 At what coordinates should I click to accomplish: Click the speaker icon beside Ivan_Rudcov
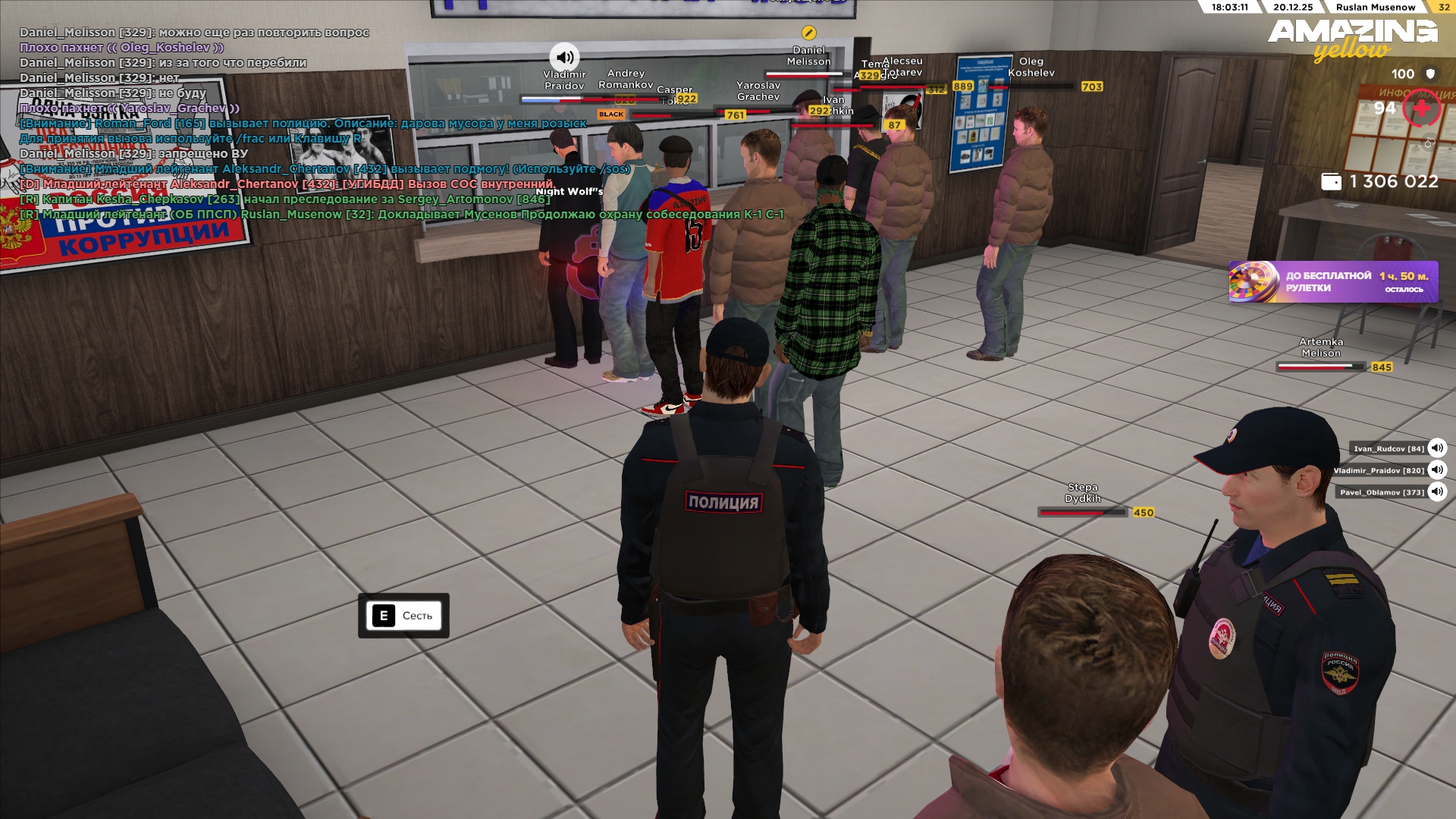click(x=1437, y=448)
